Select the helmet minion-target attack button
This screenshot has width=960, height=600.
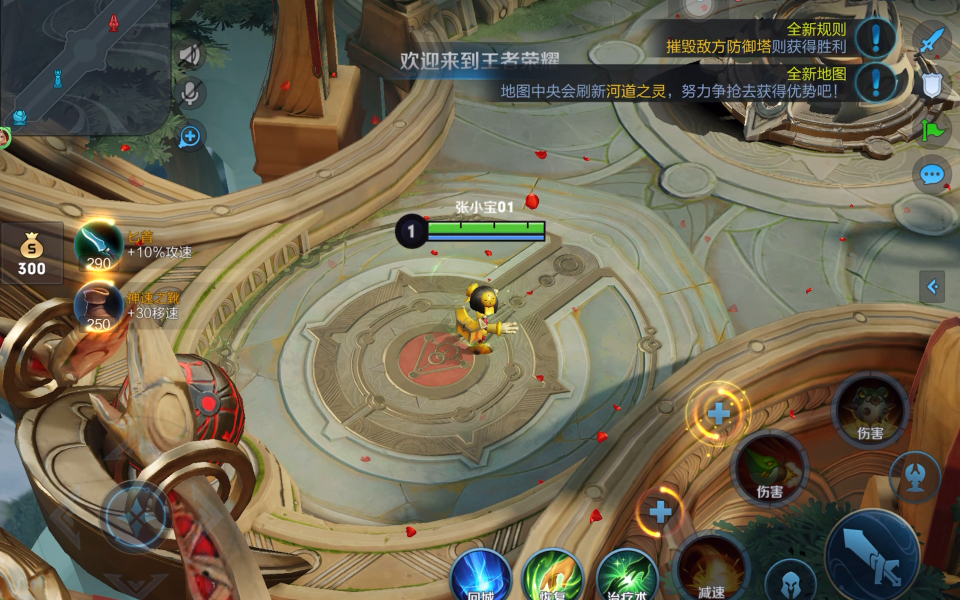point(790,582)
